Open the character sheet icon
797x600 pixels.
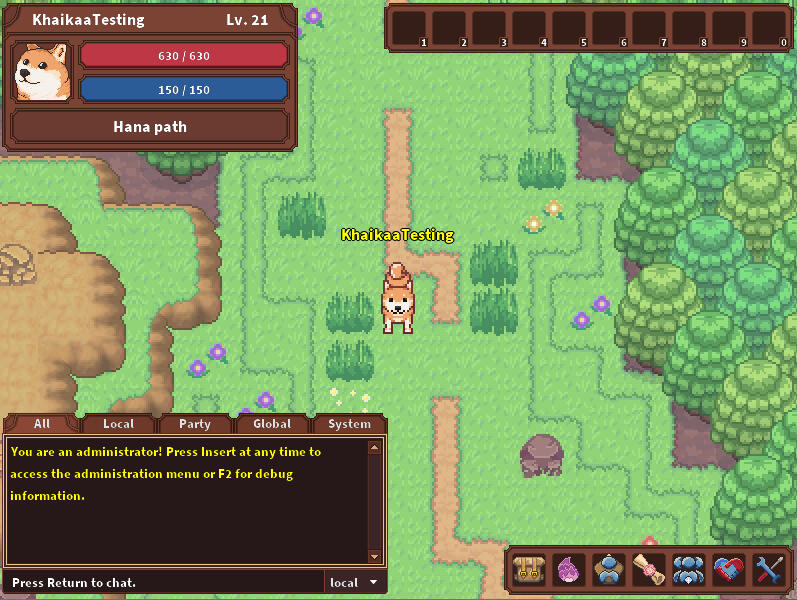(x=608, y=570)
